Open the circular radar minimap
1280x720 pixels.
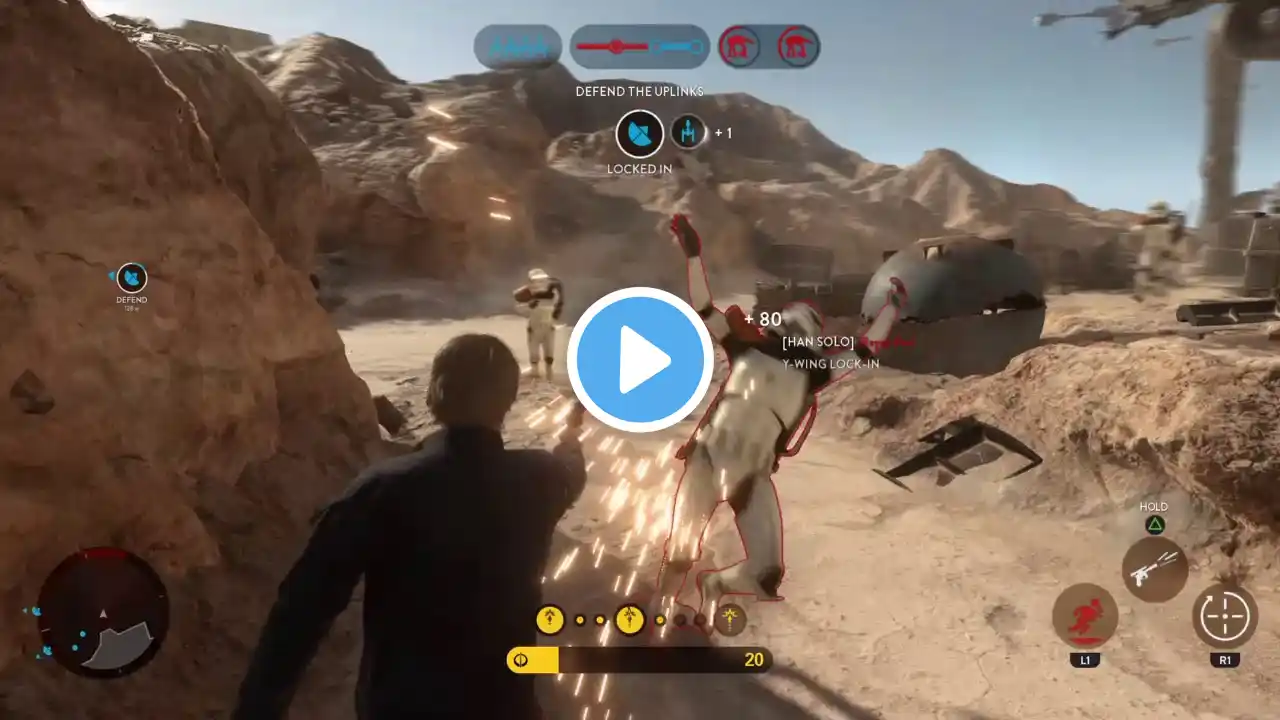103,612
